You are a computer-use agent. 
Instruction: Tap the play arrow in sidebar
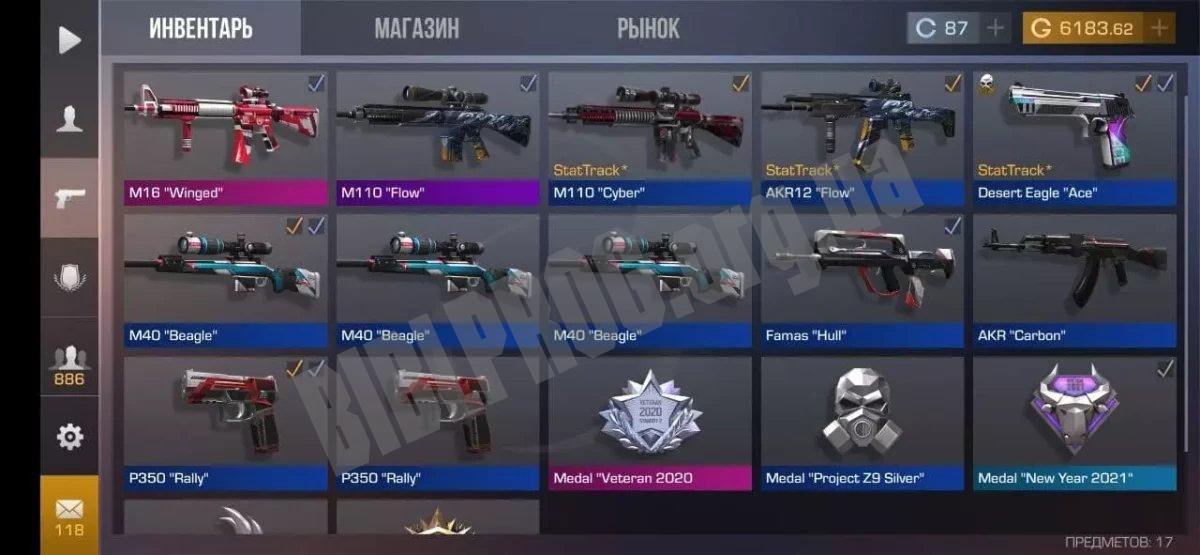point(69,40)
